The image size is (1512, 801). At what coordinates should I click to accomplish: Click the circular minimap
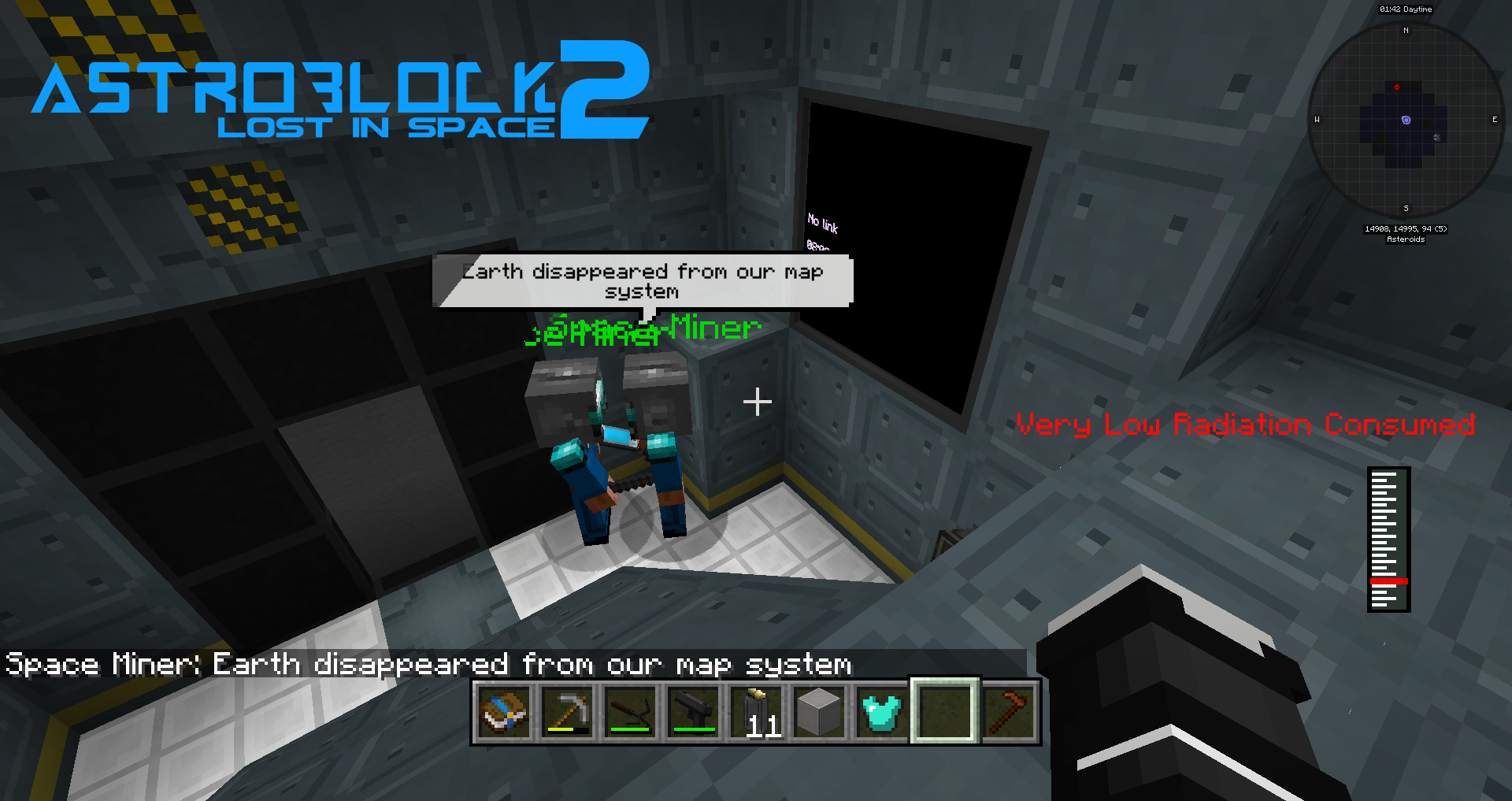[x=1406, y=120]
